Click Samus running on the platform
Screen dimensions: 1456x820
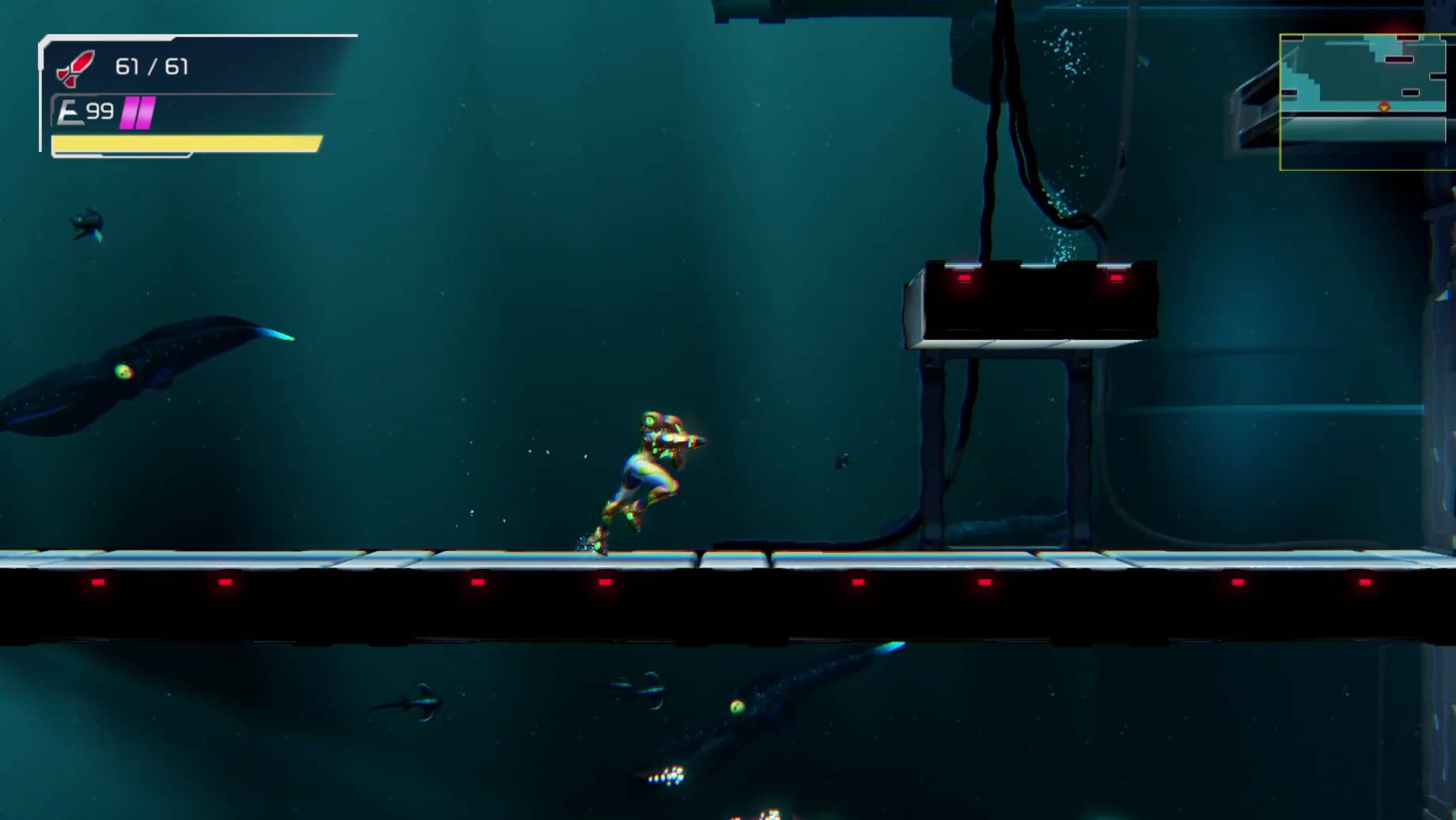point(645,471)
